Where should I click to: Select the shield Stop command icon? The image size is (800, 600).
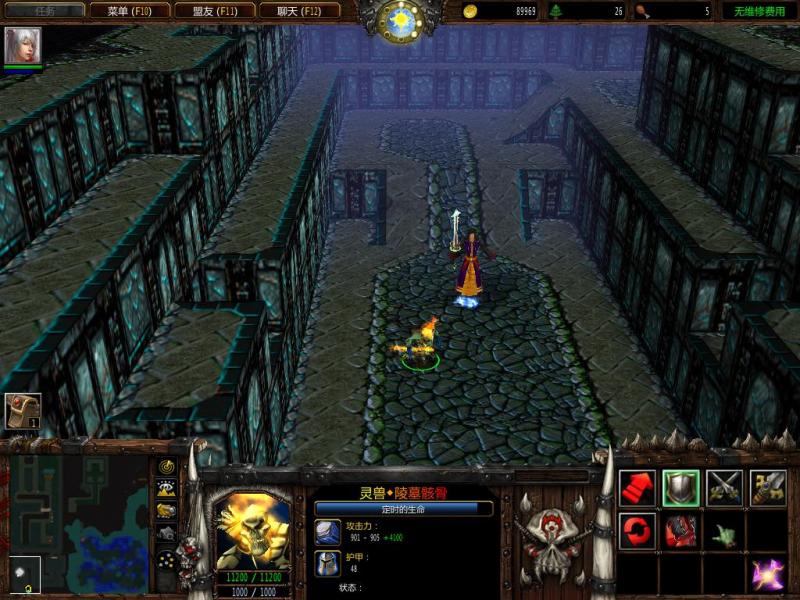(681, 487)
